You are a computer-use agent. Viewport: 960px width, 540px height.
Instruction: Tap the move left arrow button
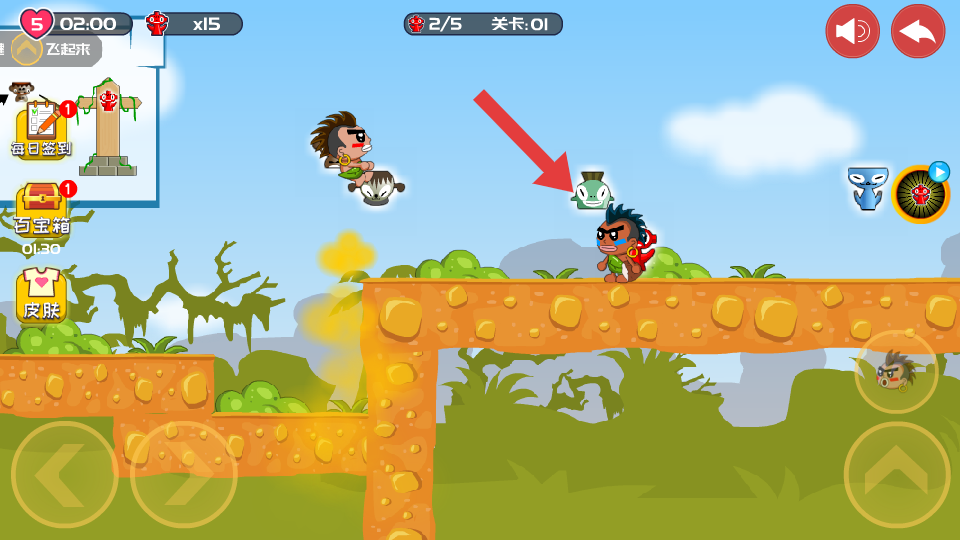coord(65,474)
